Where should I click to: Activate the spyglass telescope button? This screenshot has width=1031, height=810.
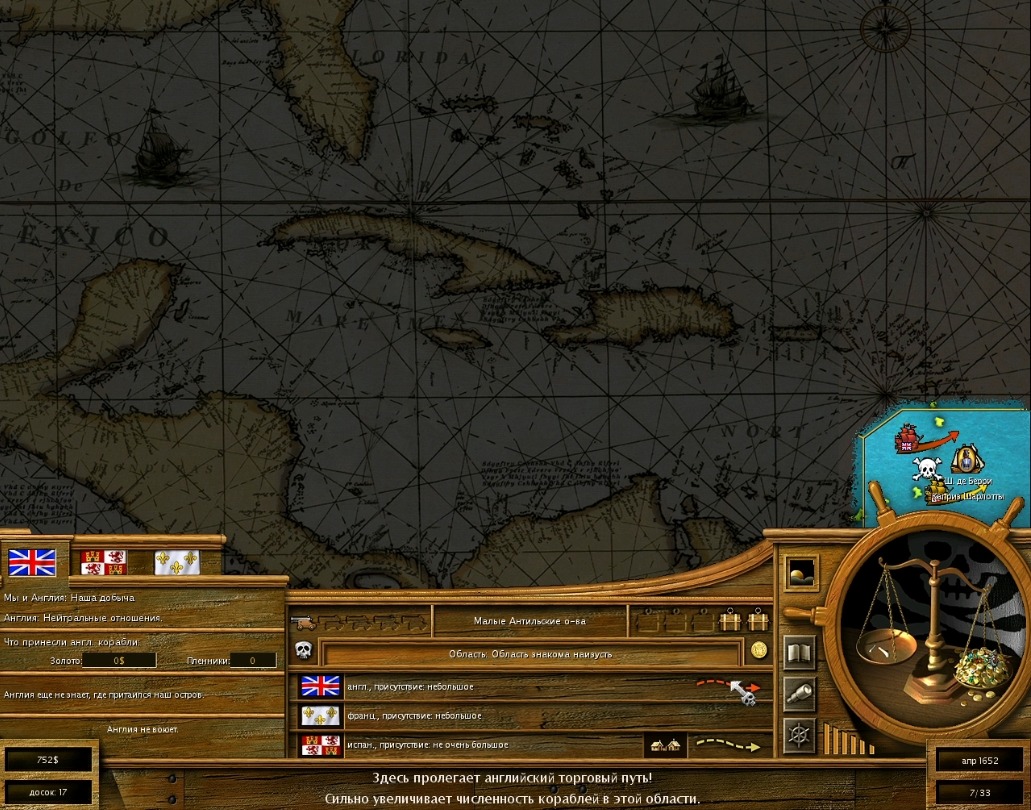click(x=799, y=694)
